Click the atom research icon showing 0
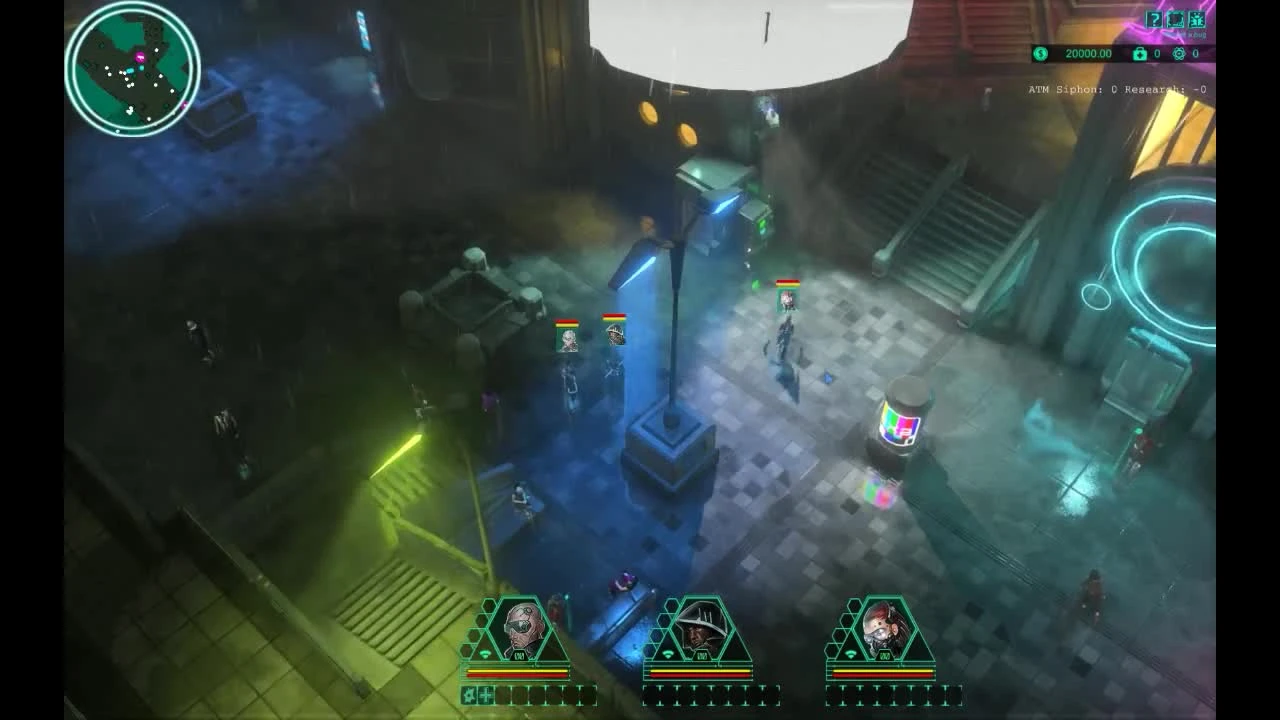Image resolution: width=1280 pixels, height=720 pixels. coord(1177,53)
